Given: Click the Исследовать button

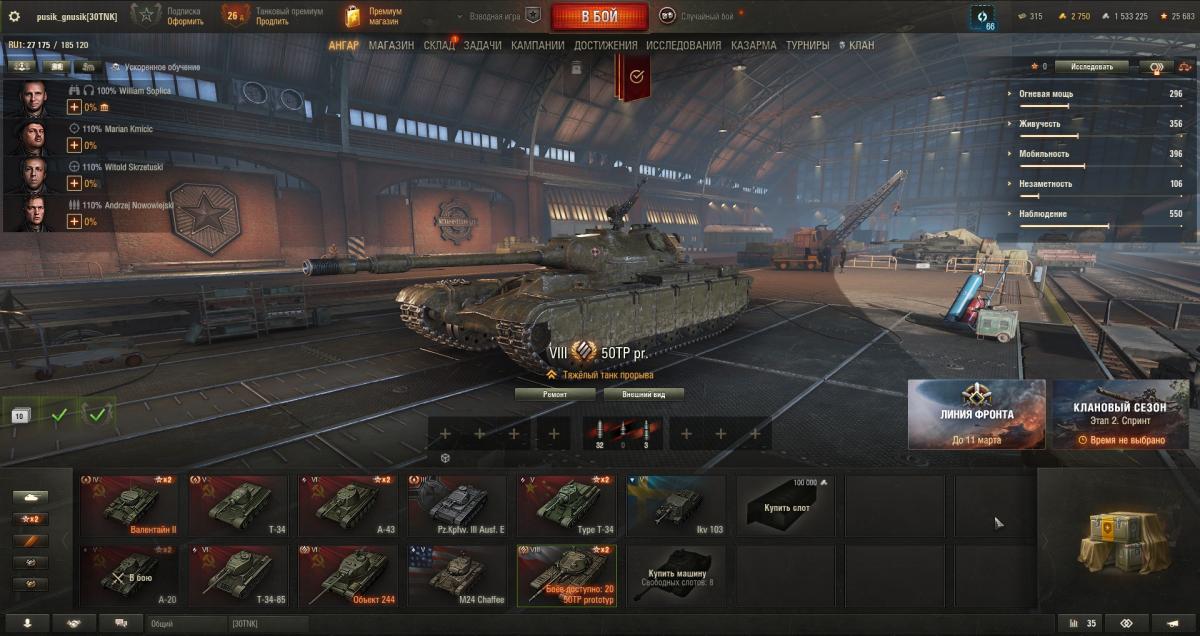Looking at the screenshot, I should tap(1091, 67).
